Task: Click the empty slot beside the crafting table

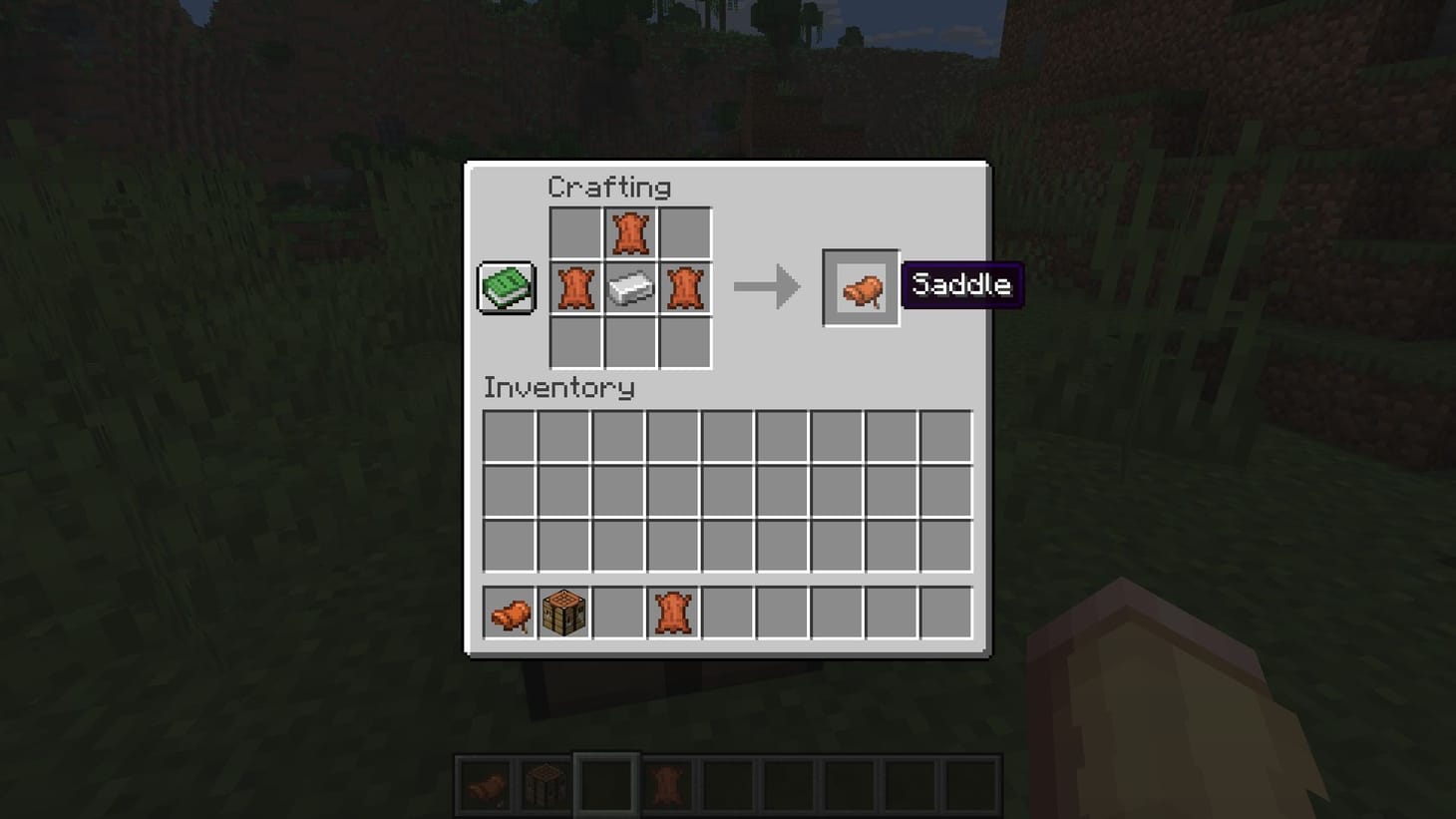Action: [x=618, y=612]
